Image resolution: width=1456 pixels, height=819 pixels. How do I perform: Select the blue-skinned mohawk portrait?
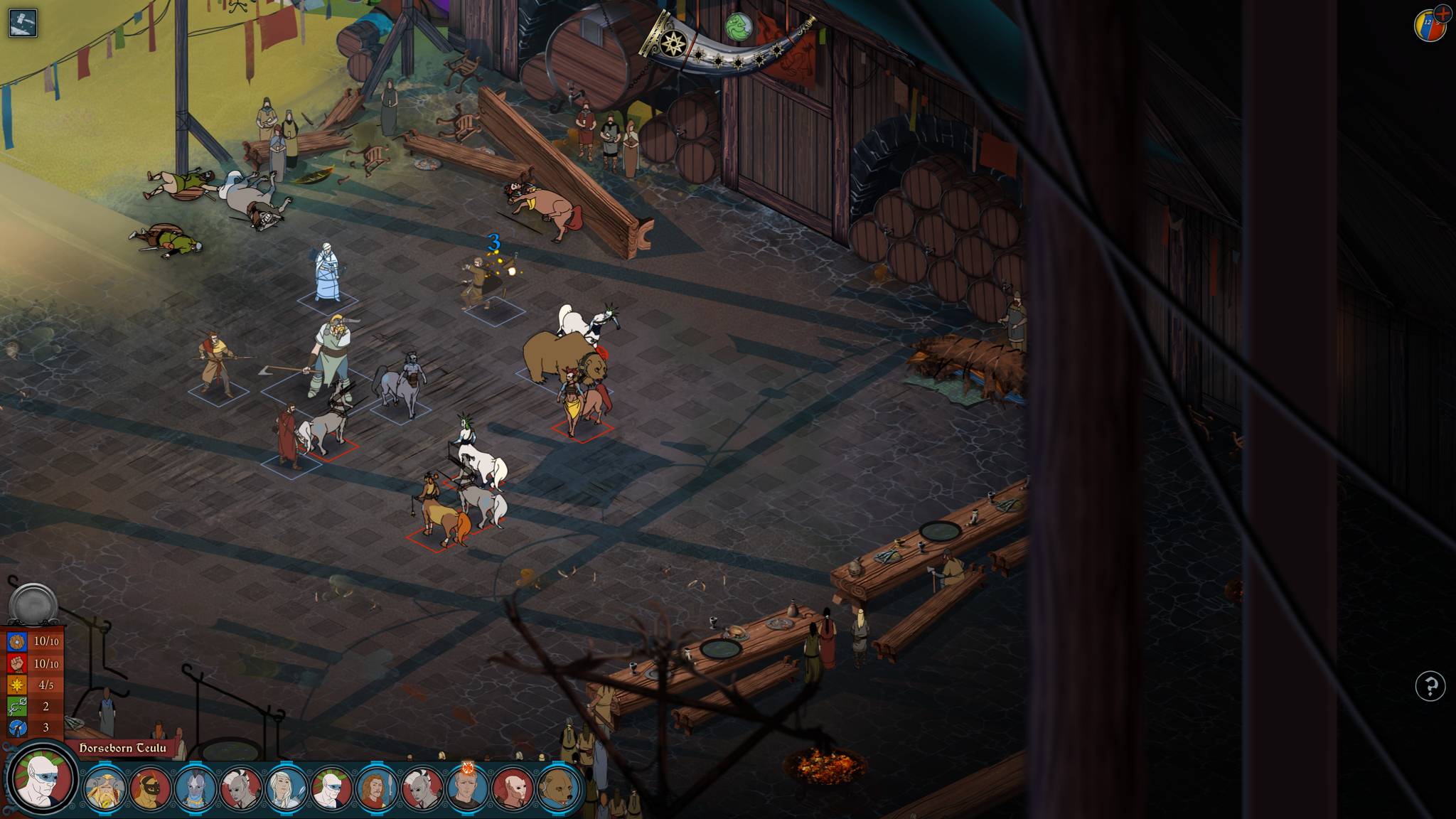pos(196,788)
